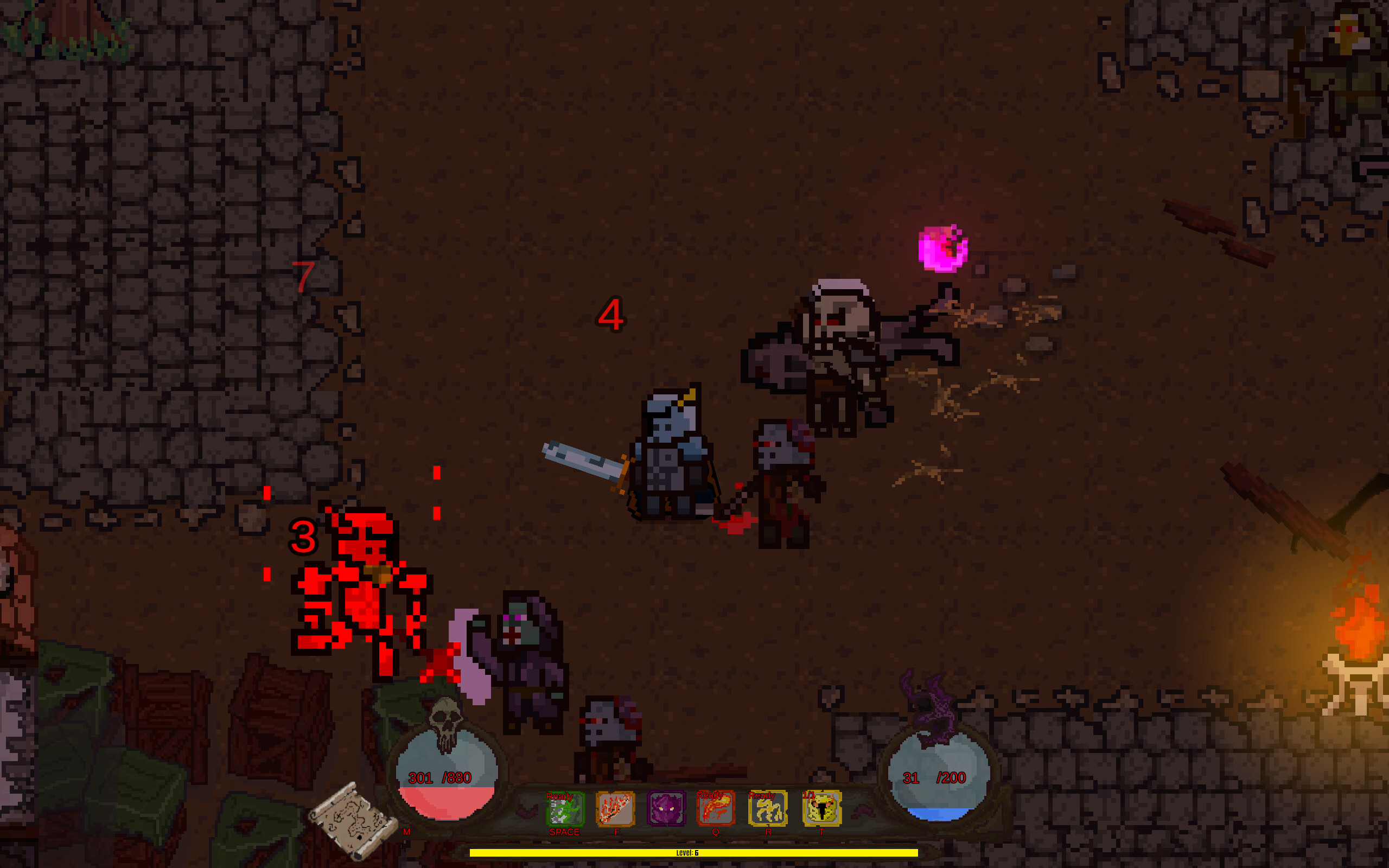Image resolution: width=1389 pixels, height=868 pixels.
Task: Cast the fireball ability bound to Q
Action: [716, 810]
